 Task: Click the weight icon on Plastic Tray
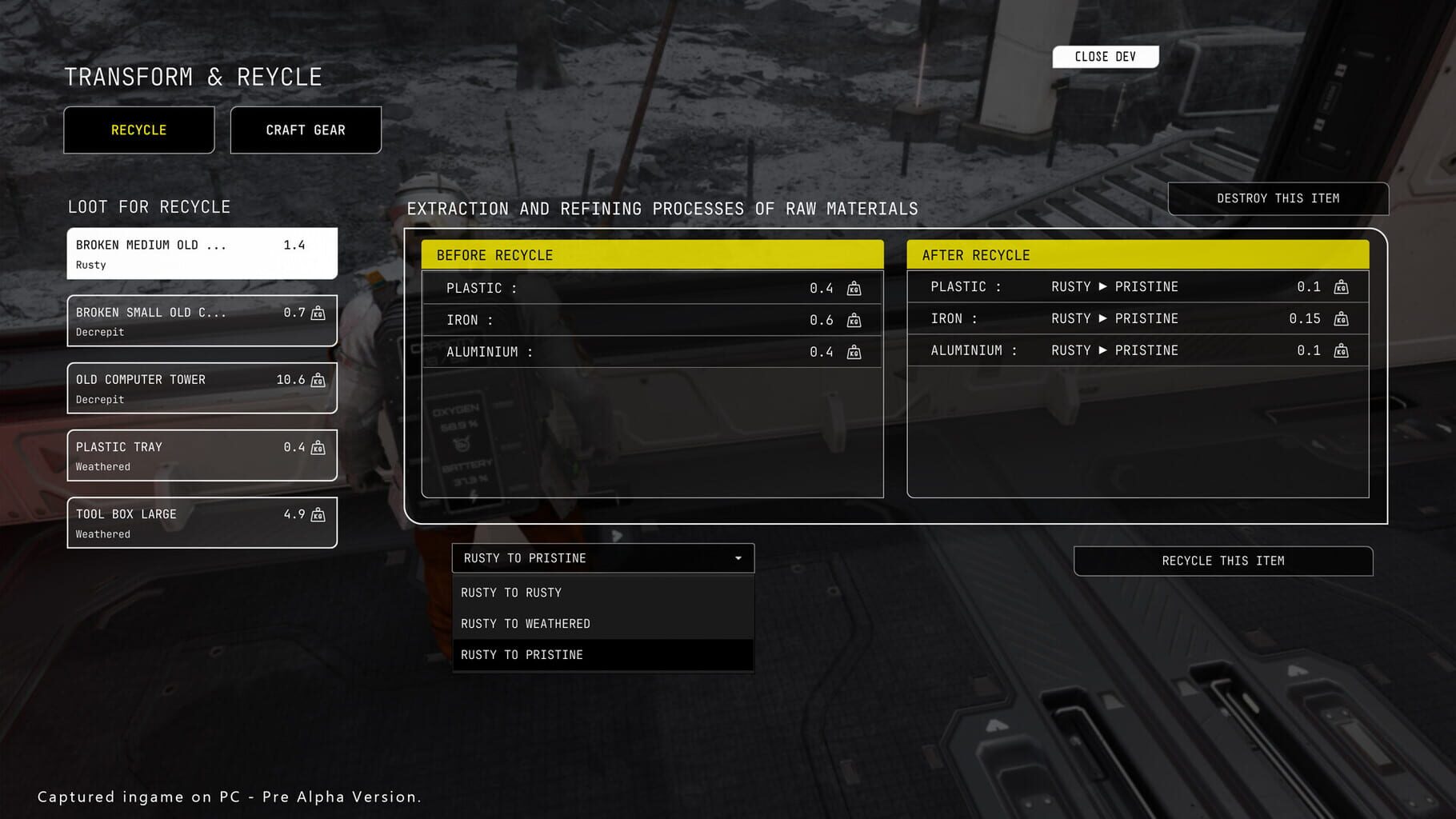[x=318, y=449]
